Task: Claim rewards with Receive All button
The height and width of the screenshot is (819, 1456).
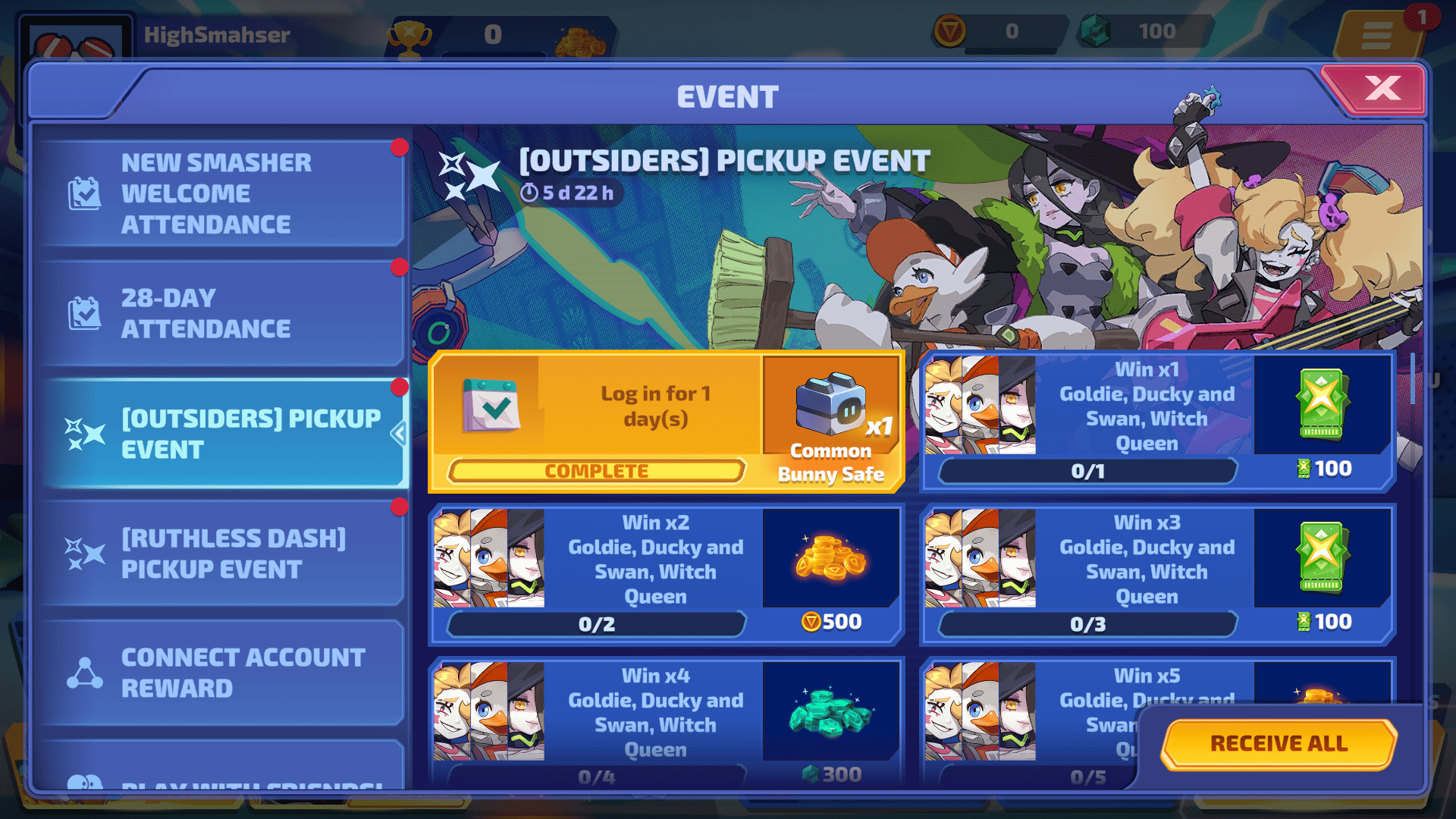Action: 1279,743
